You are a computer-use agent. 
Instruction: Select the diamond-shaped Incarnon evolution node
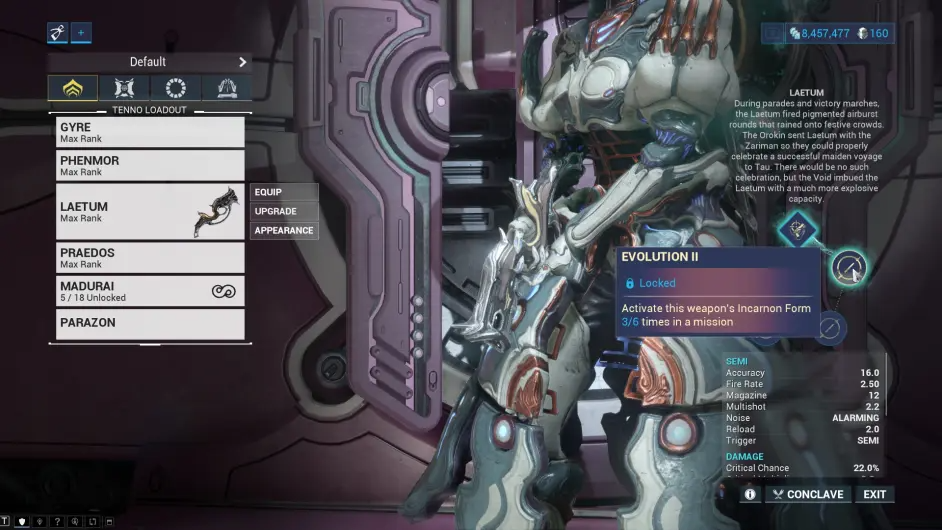pyautogui.click(x=797, y=229)
